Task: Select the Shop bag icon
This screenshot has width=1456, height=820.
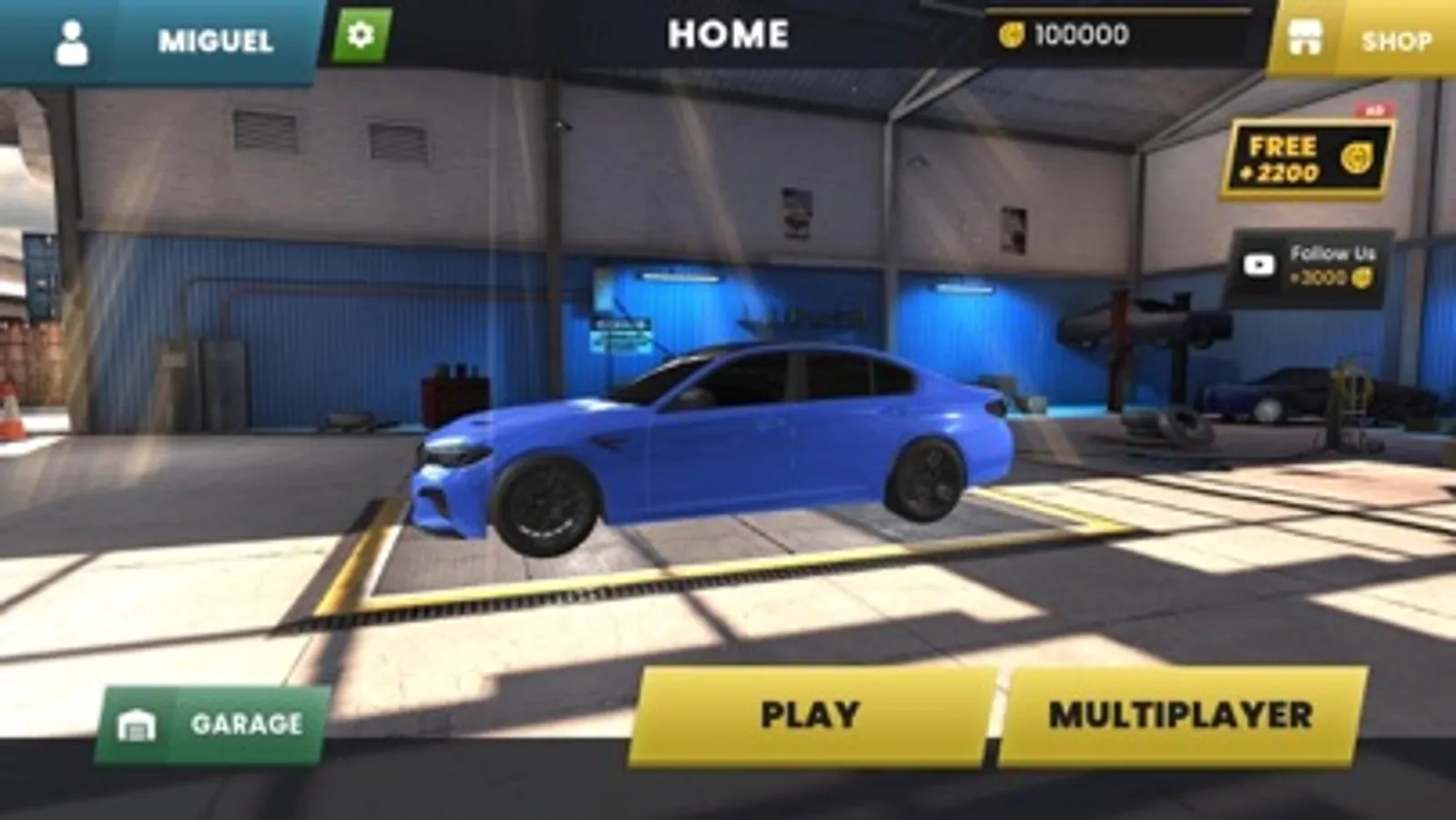Action: (1304, 36)
